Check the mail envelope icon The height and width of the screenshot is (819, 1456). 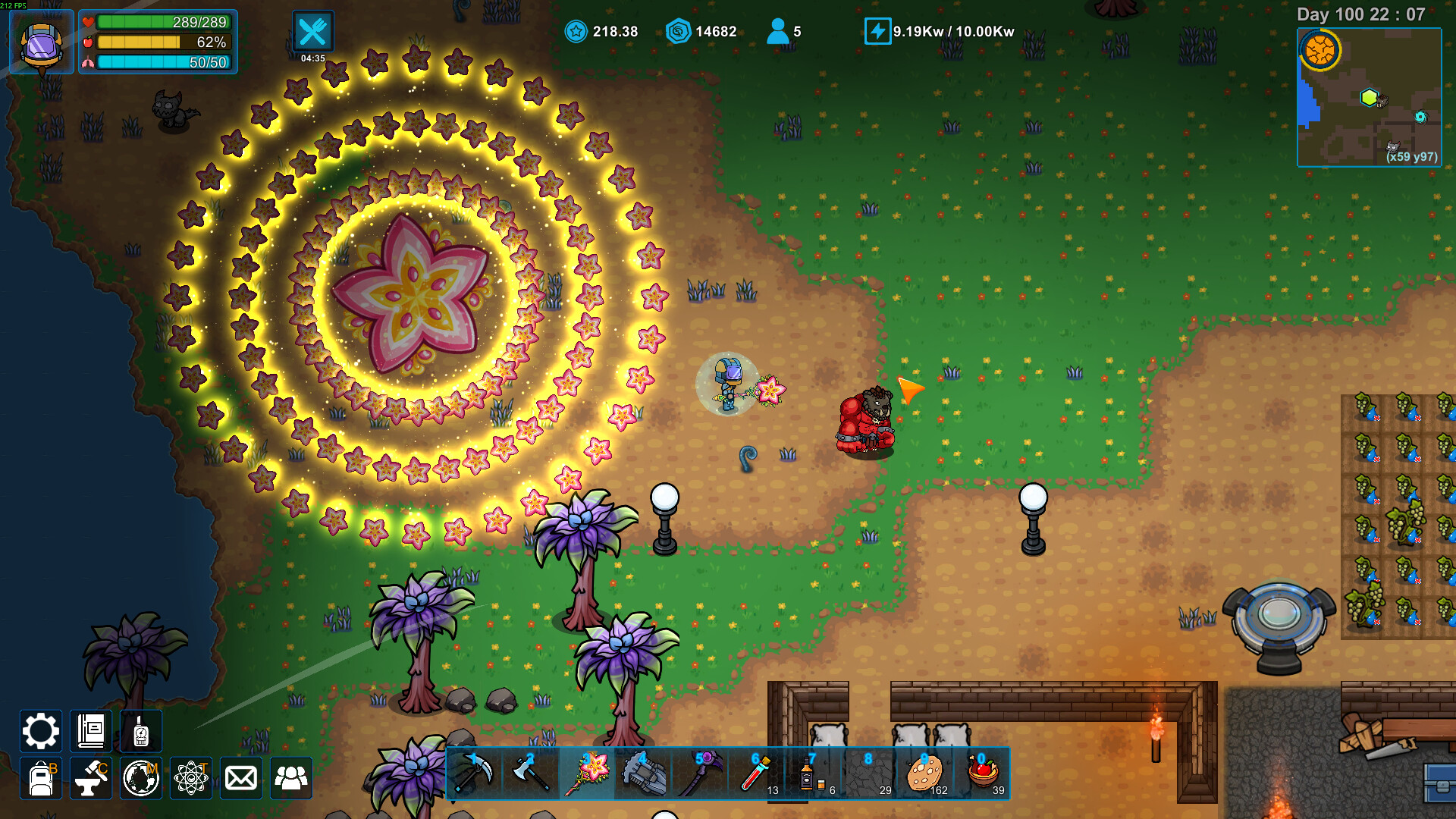pos(241,778)
